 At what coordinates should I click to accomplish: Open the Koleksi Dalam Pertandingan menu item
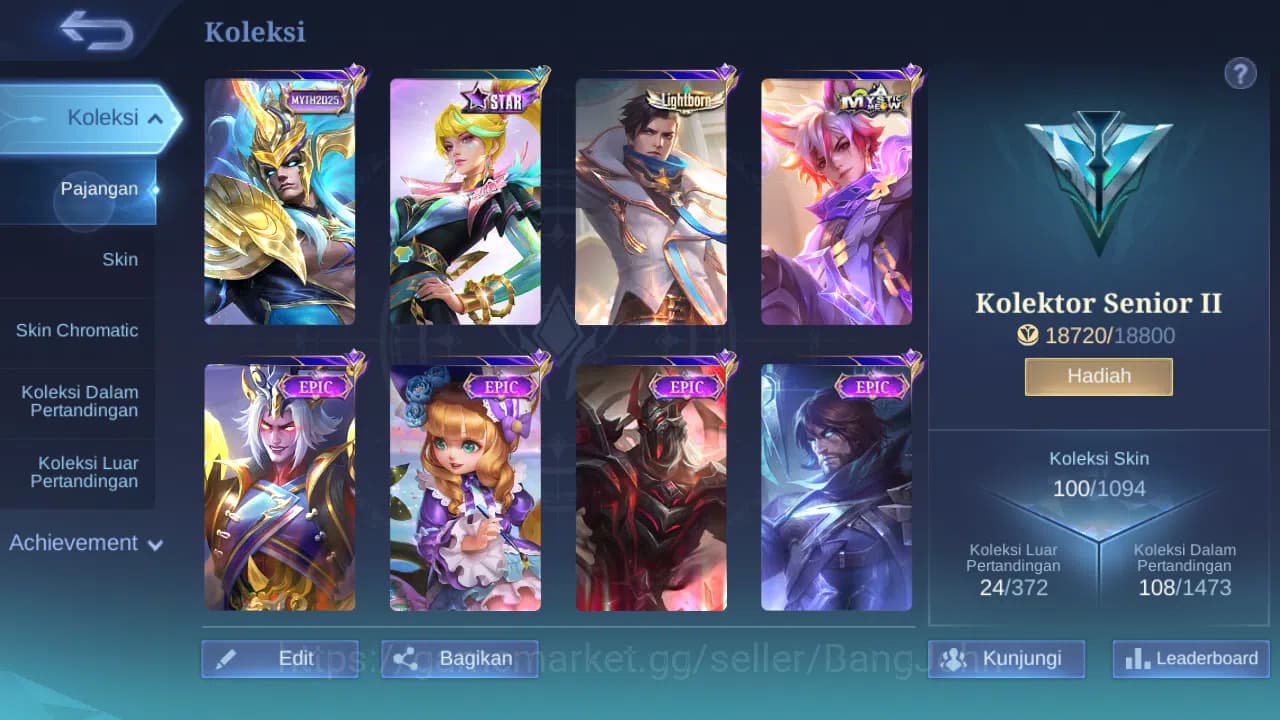(x=79, y=401)
